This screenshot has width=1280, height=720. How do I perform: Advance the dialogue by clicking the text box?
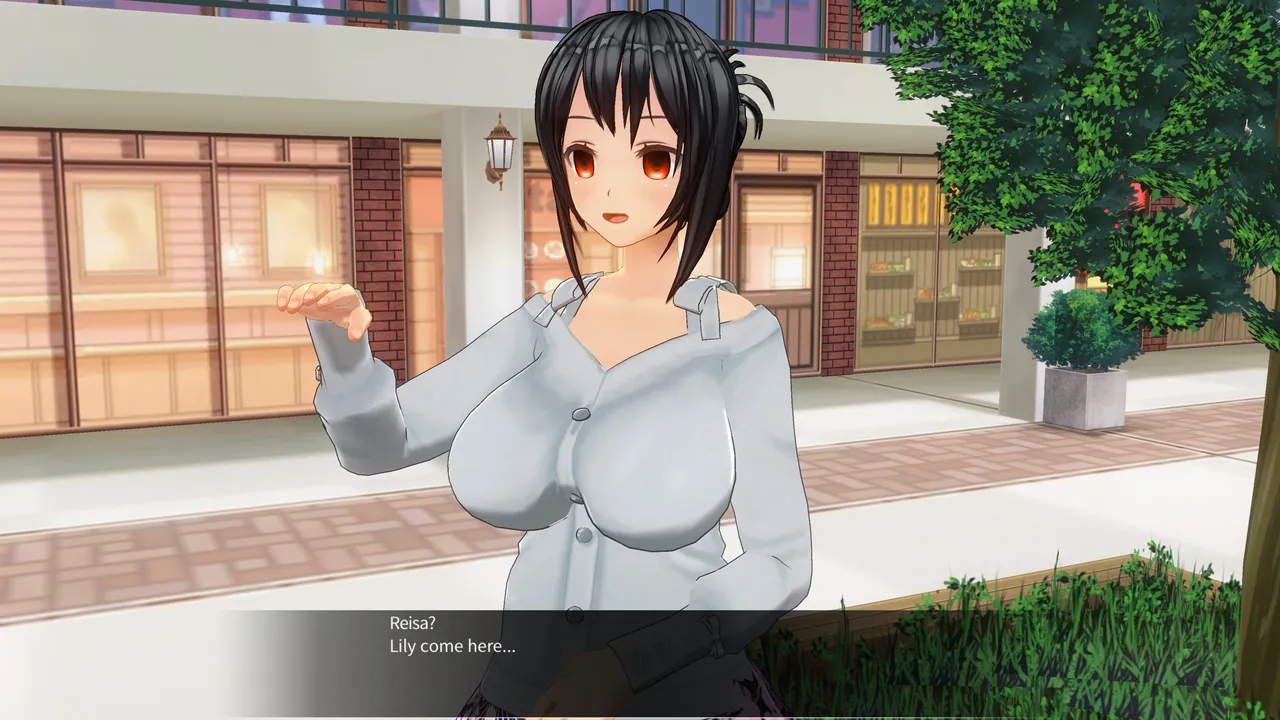tap(640, 660)
